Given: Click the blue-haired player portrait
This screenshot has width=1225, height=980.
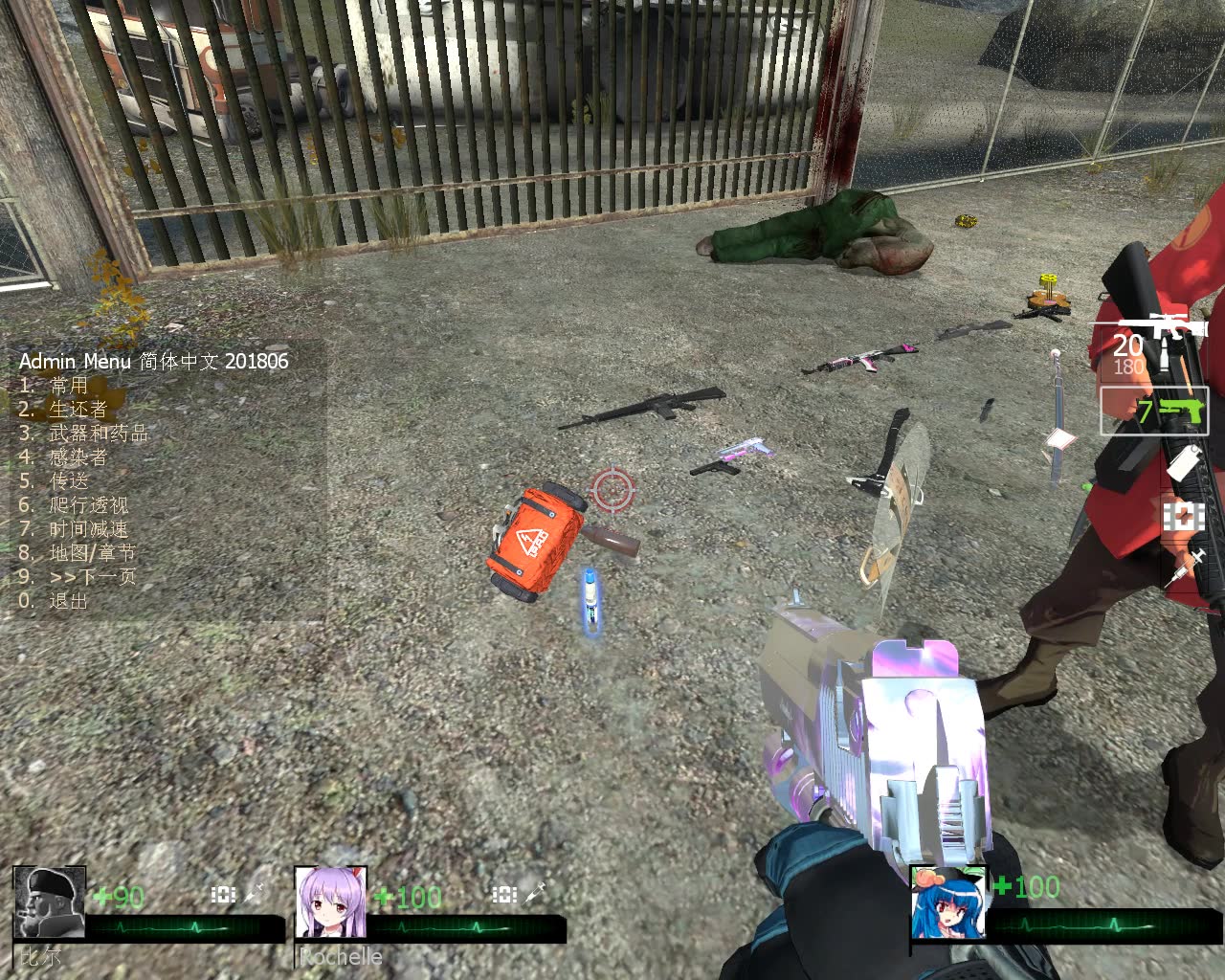Looking at the screenshot, I should tap(947, 902).
